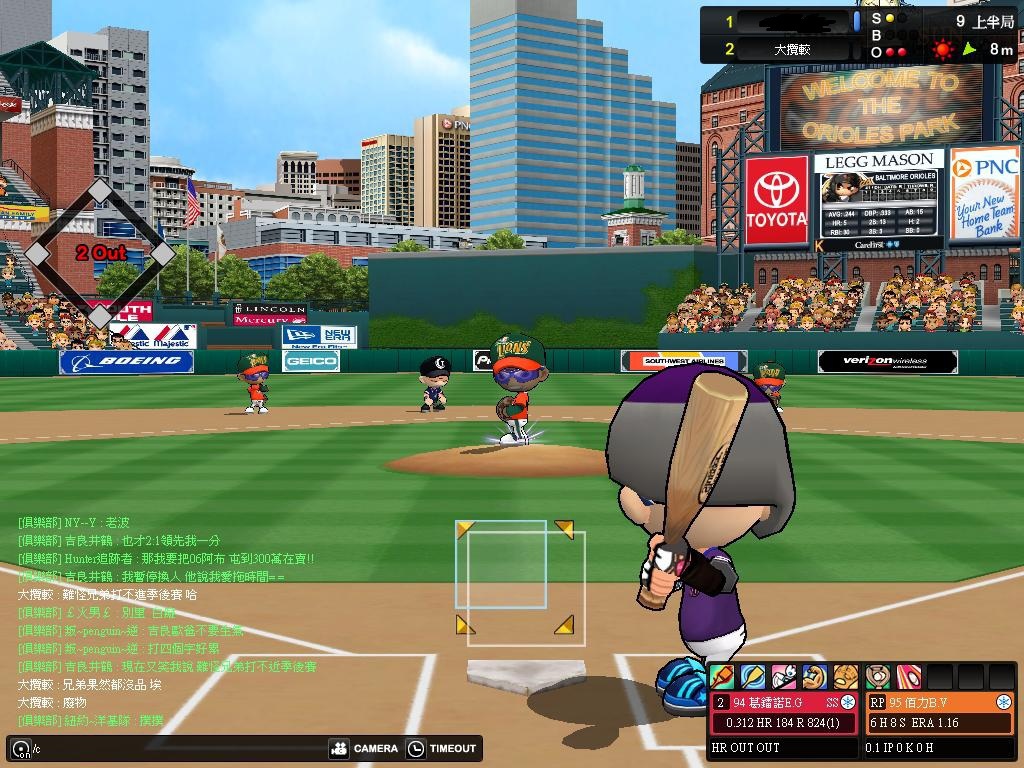Screen dimensions: 1024x768
Task: Select the bat with orange handle skill icon
Action: click(x=722, y=677)
